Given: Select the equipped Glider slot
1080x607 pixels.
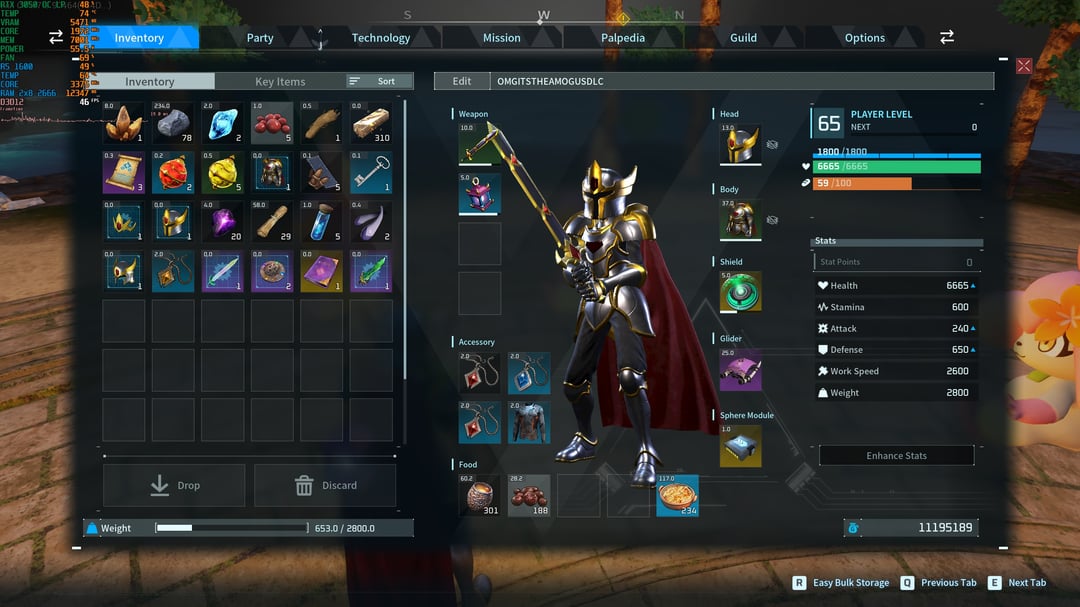Looking at the screenshot, I should 740,369.
